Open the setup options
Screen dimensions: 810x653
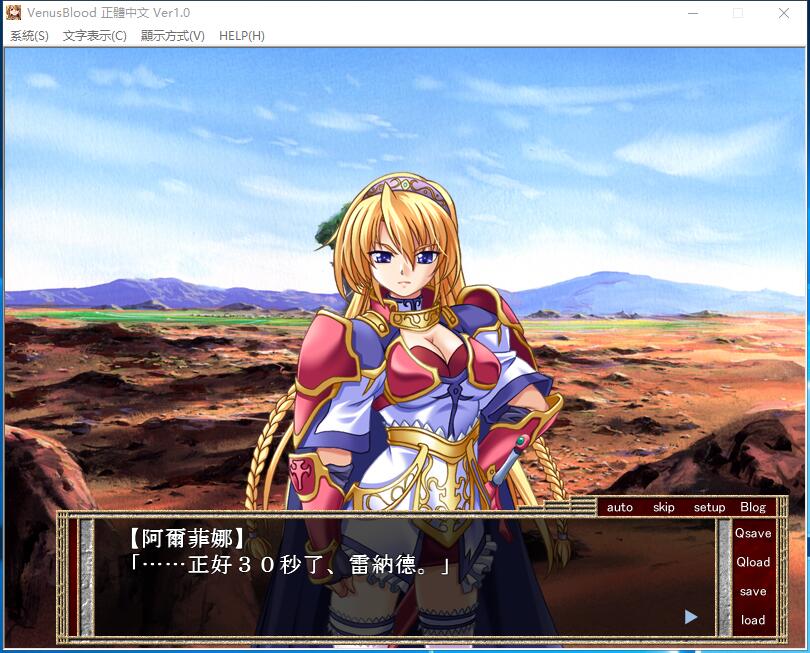pos(709,507)
